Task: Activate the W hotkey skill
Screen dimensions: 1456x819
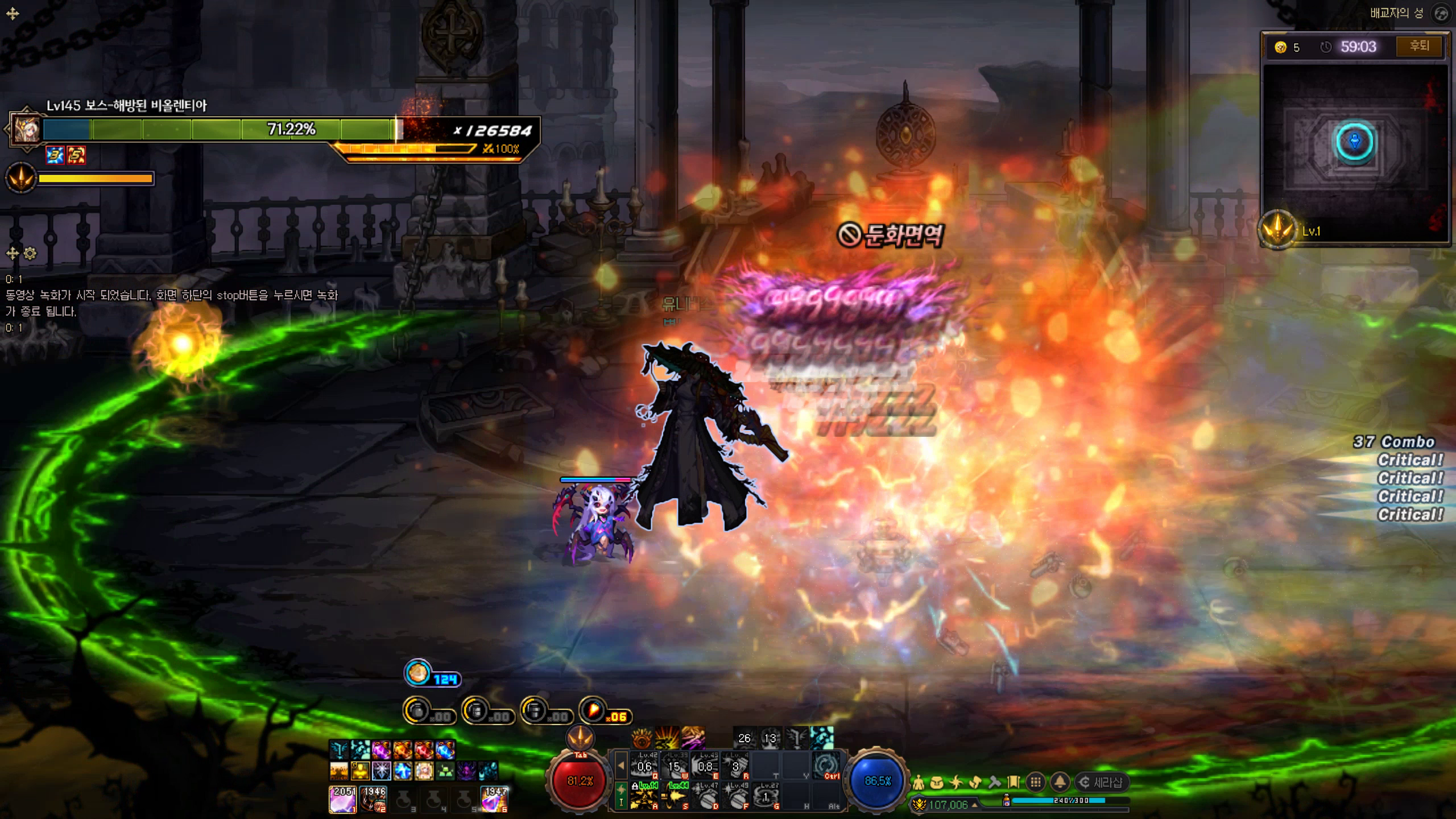Action: click(675, 766)
